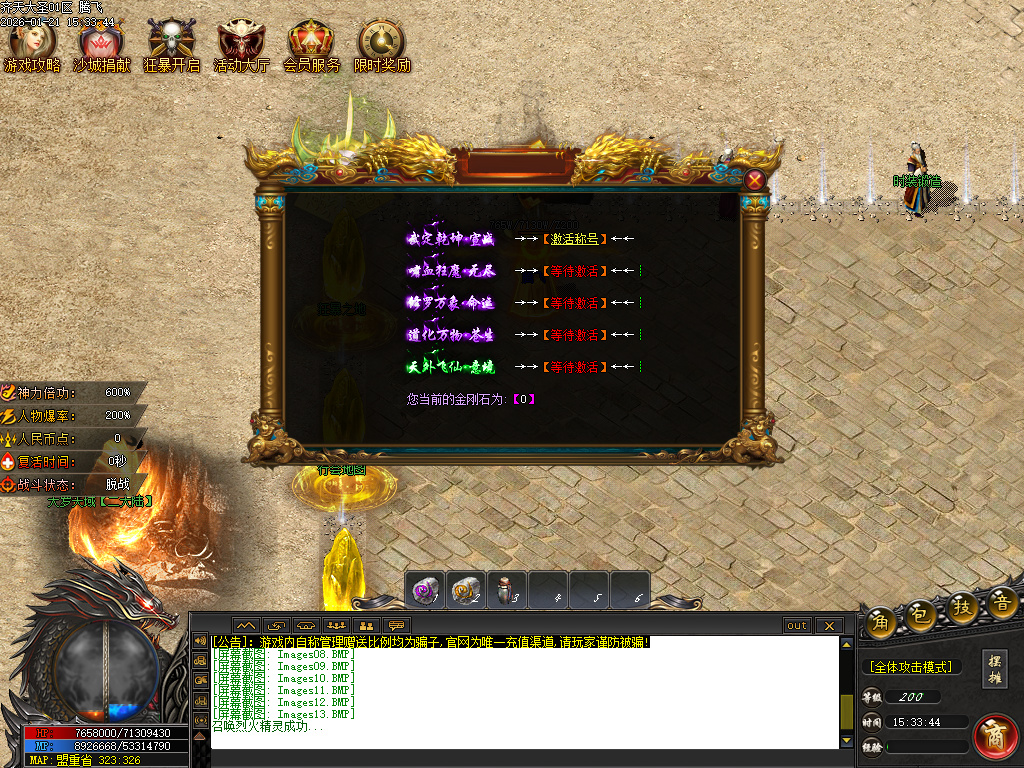This screenshot has width=1024, height=768.
Task: Toggle sound with the 音 button
Action: tap(1002, 602)
